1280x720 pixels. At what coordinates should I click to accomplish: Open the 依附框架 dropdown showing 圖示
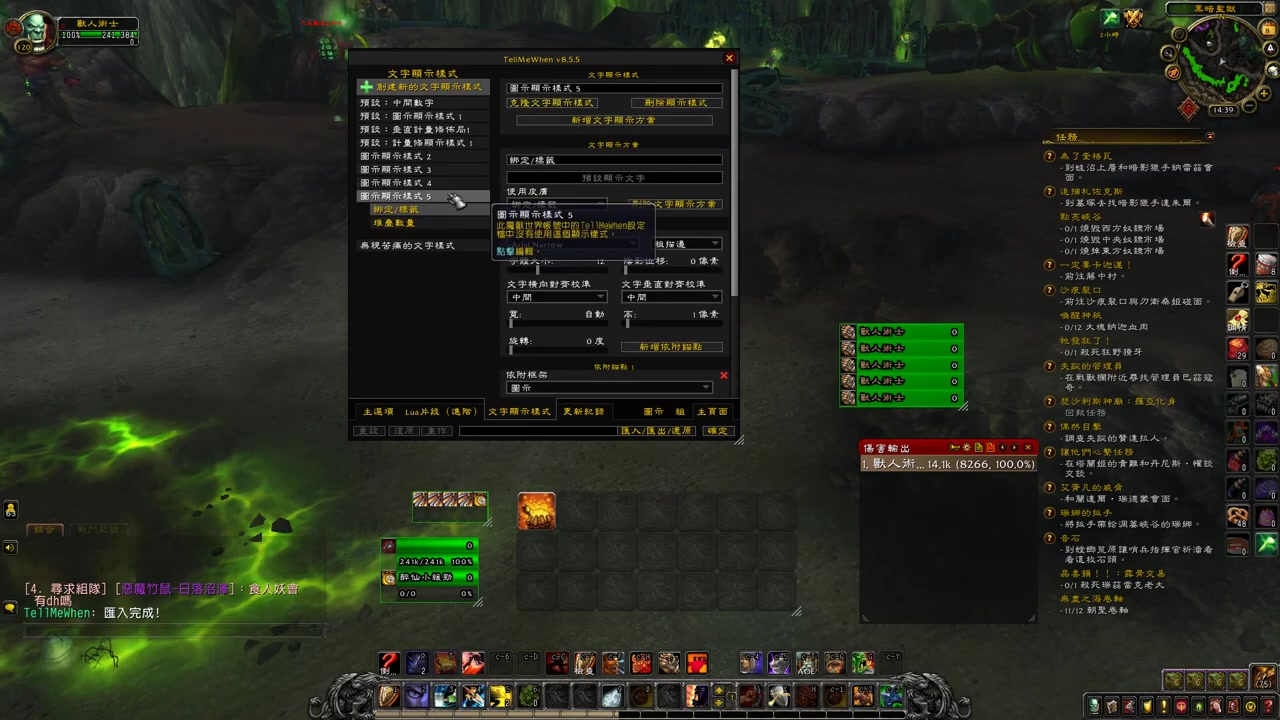(609, 387)
